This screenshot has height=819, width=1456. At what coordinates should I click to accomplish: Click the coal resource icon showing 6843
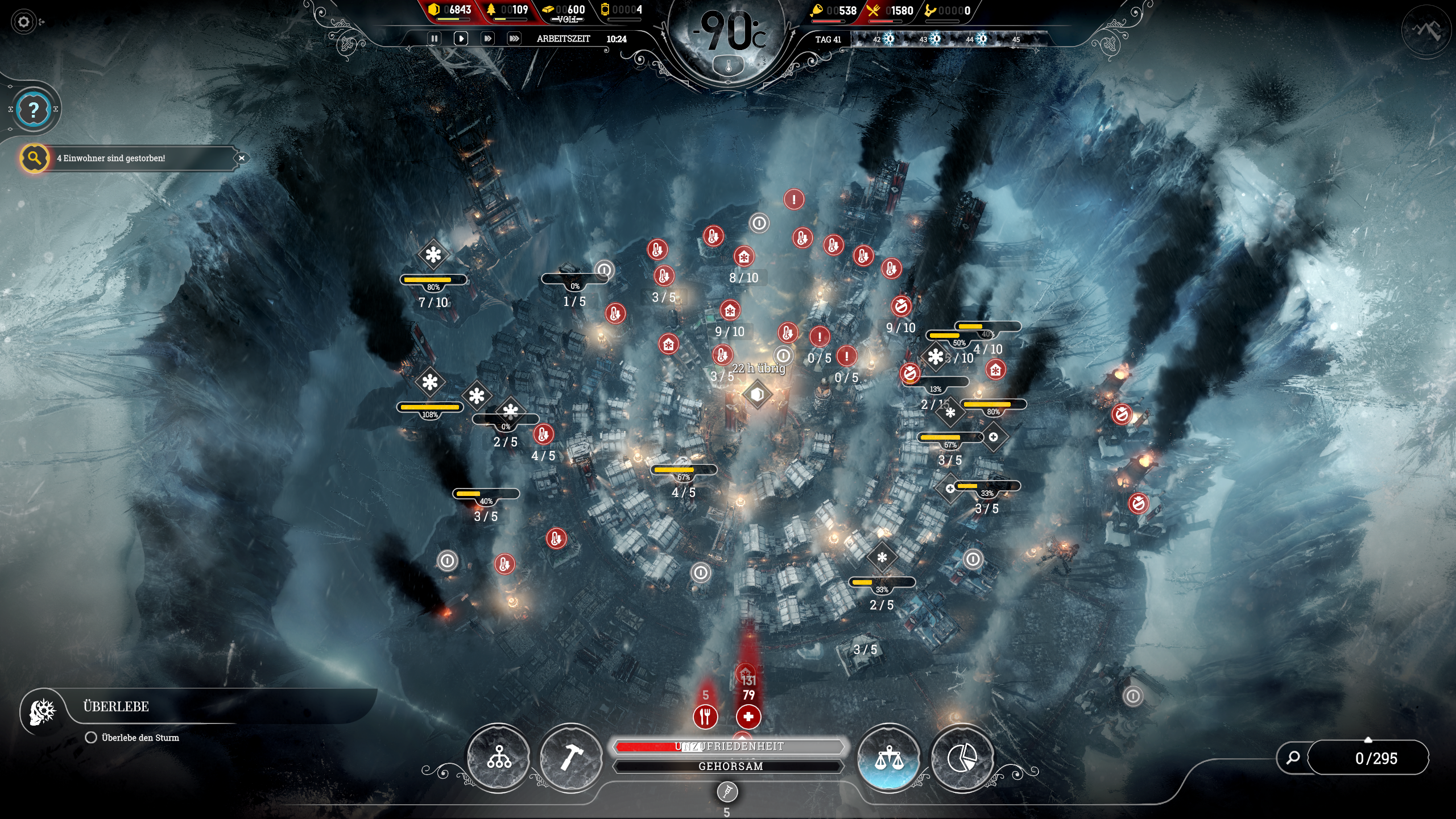433,10
